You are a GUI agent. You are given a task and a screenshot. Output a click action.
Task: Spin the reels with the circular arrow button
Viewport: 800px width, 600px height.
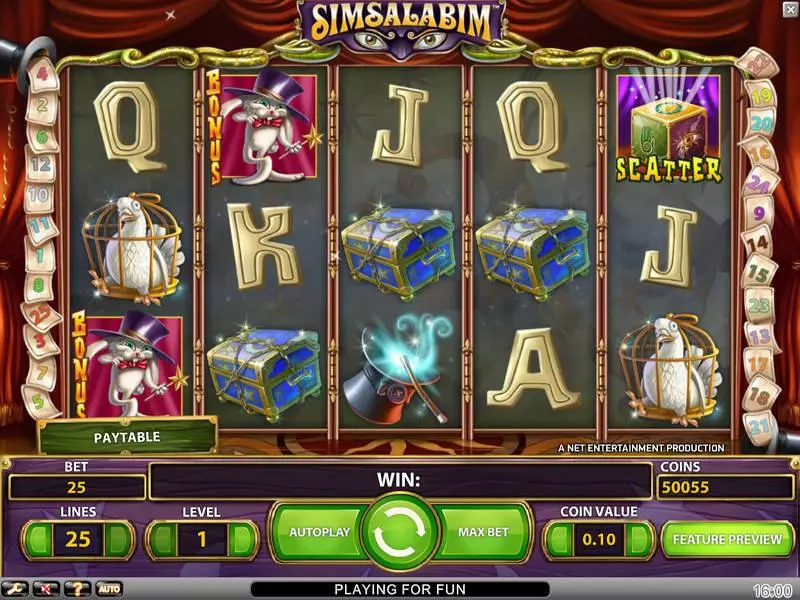(400, 532)
